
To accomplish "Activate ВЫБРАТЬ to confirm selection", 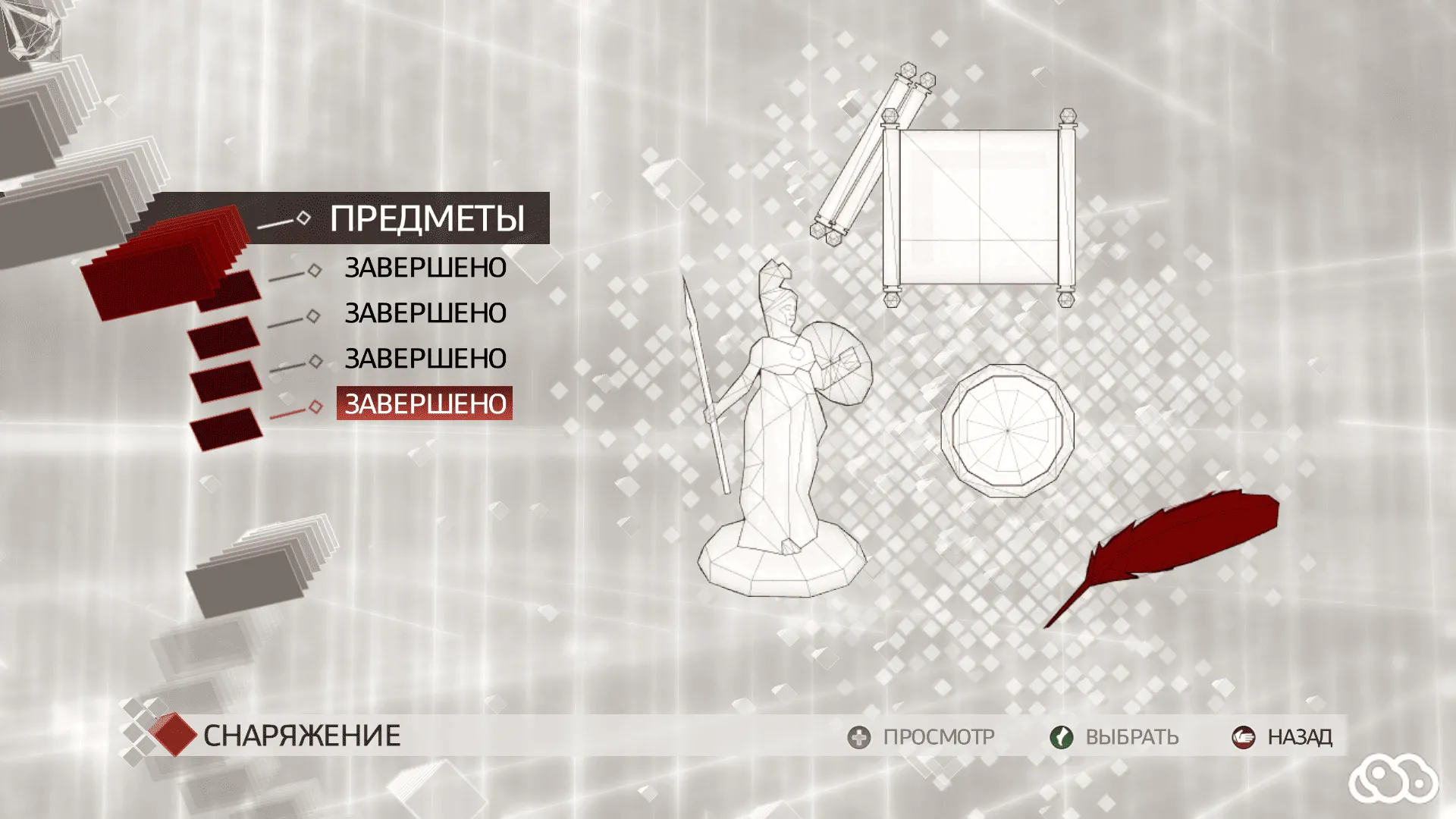I will pyautogui.click(x=1061, y=736).
